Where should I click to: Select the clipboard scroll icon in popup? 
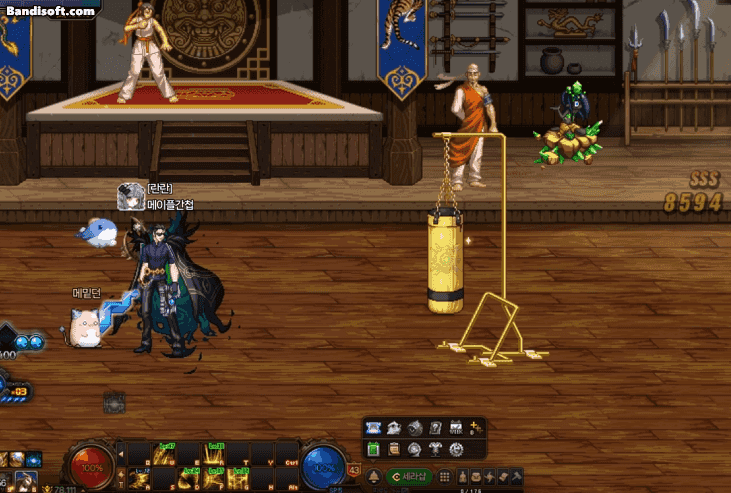click(393, 449)
